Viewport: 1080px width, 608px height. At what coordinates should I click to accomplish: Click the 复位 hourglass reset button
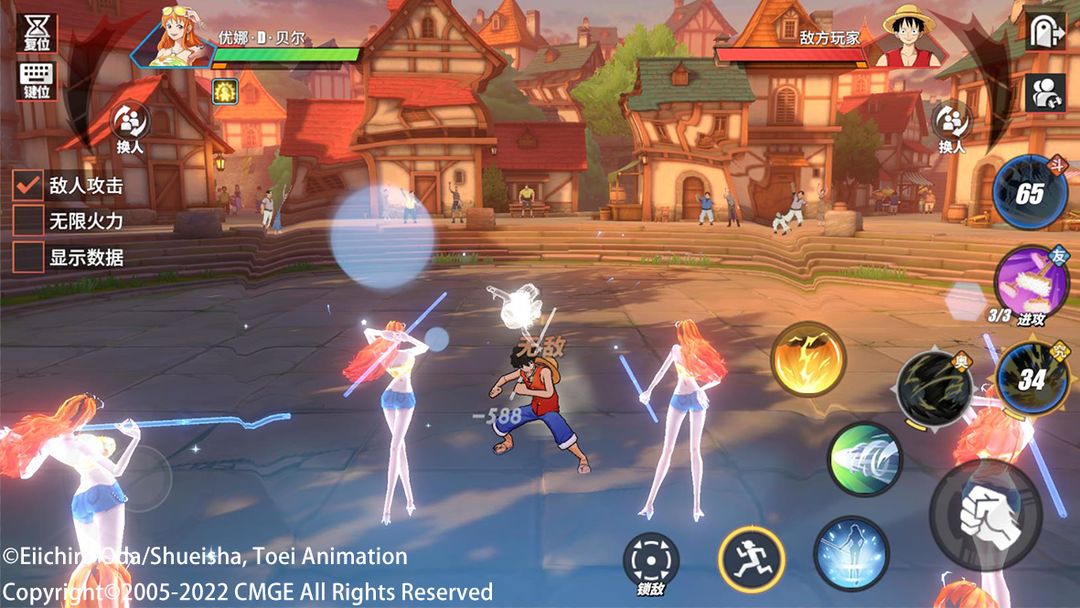37,31
